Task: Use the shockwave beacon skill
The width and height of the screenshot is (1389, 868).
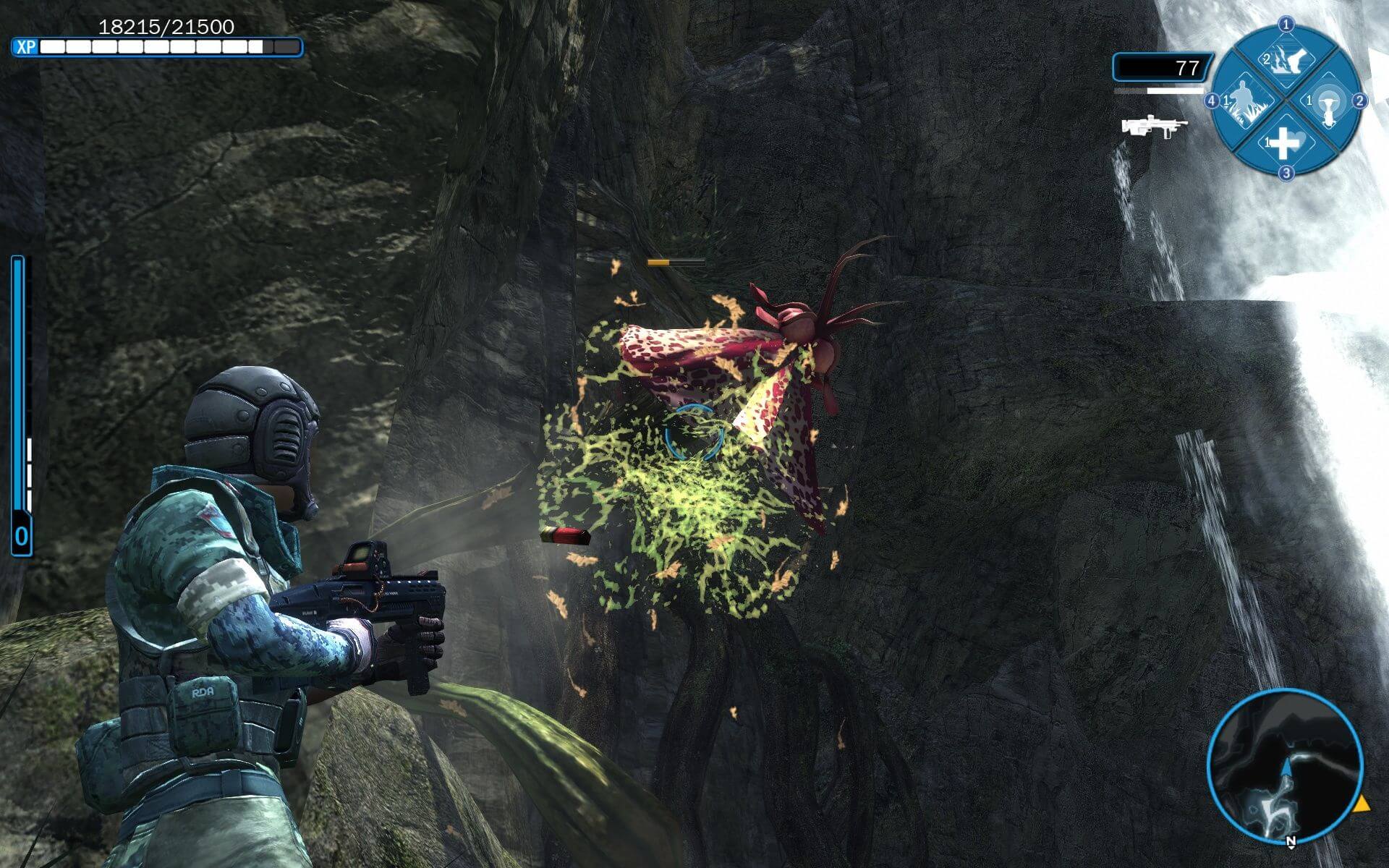Action: pos(1327,103)
